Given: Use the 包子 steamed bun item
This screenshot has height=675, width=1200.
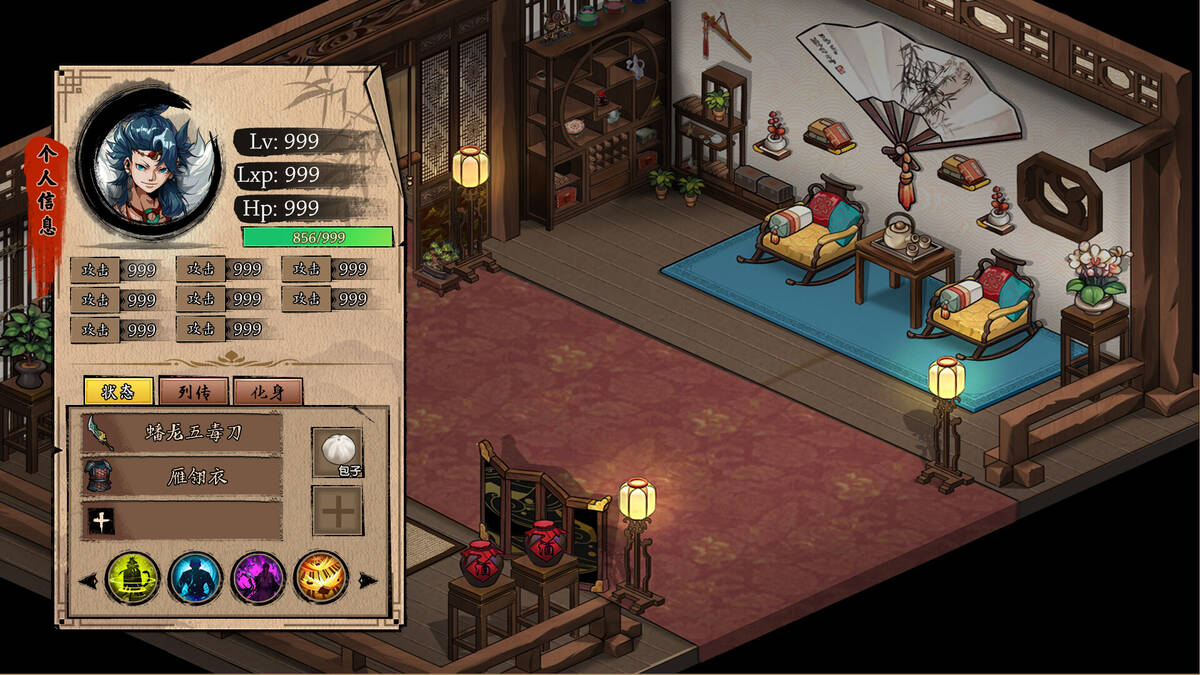Looking at the screenshot, I should pos(337,453).
